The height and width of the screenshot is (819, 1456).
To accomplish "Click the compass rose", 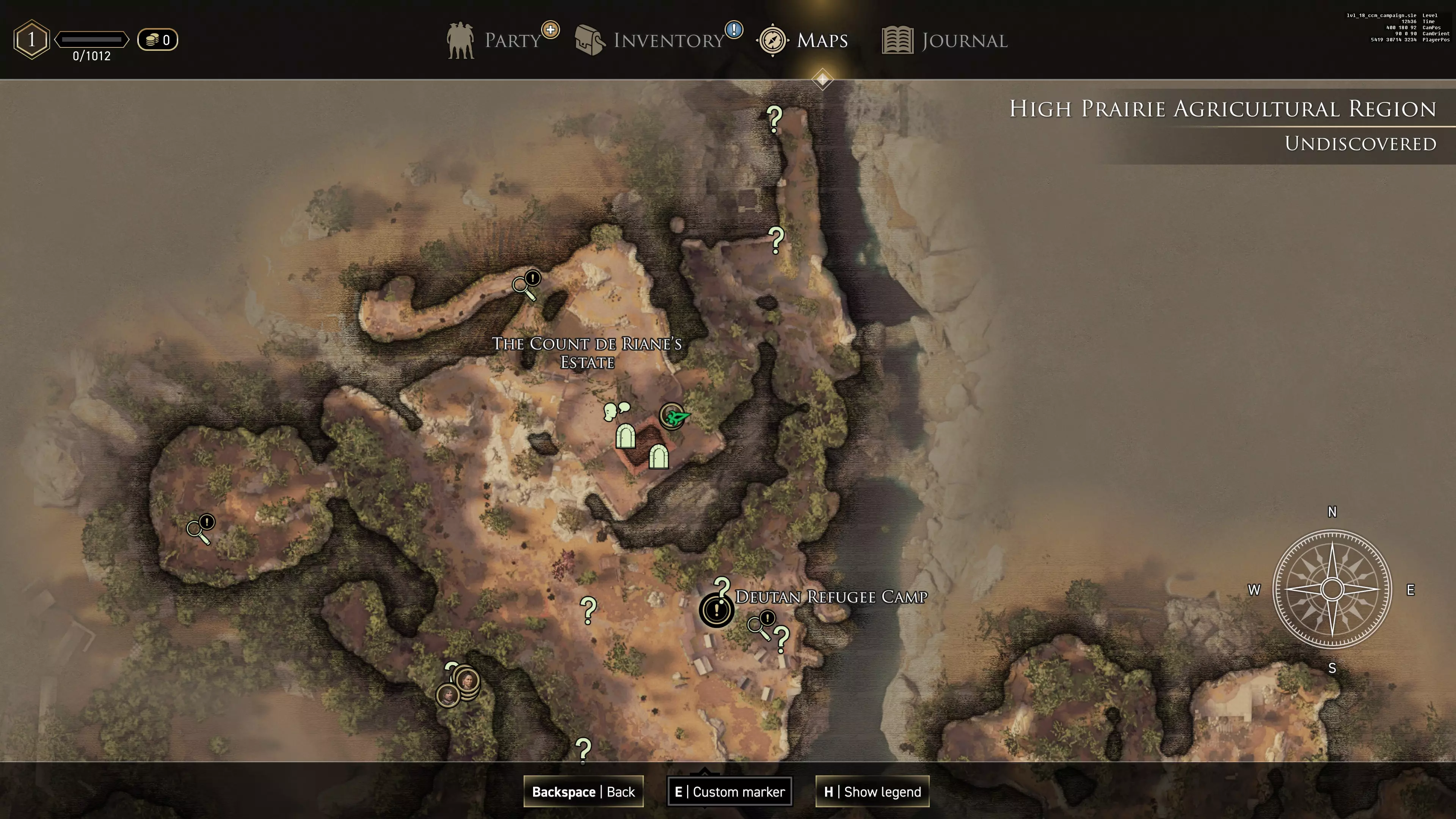I will 1332,589.
